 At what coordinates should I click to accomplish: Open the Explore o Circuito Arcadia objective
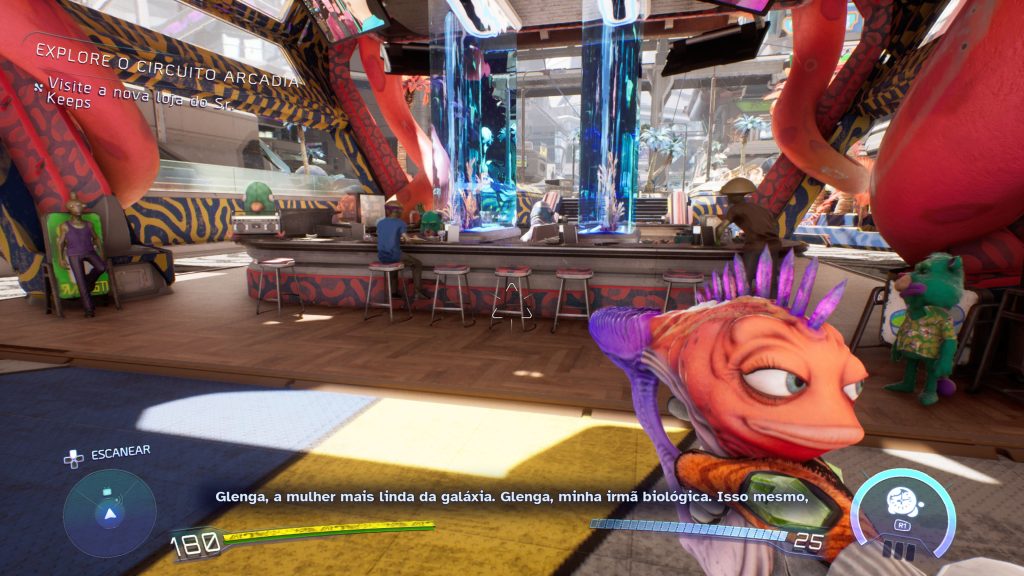point(167,51)
